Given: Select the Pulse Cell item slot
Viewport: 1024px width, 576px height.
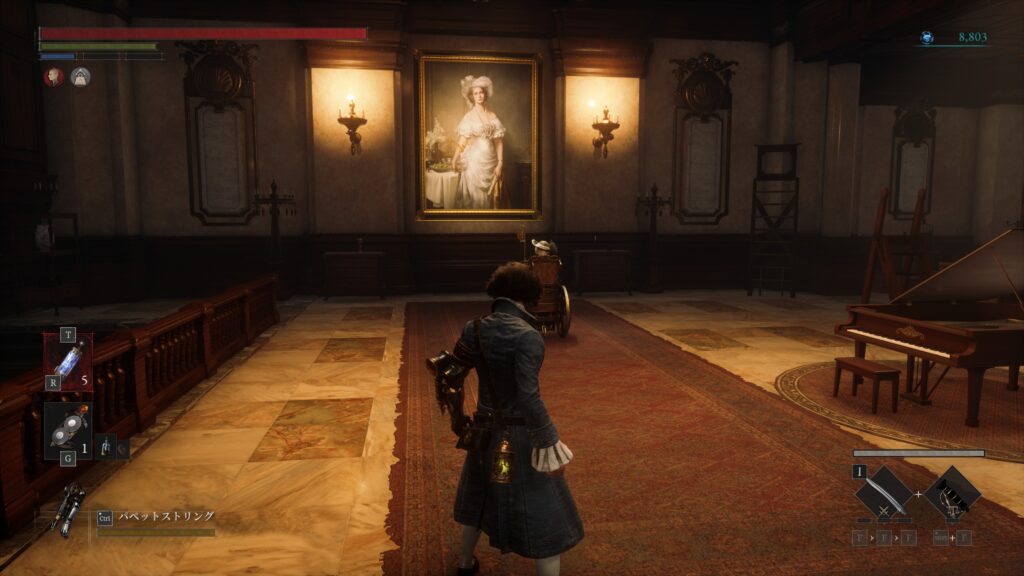Looking at the screenshot, I should [68, 360].
